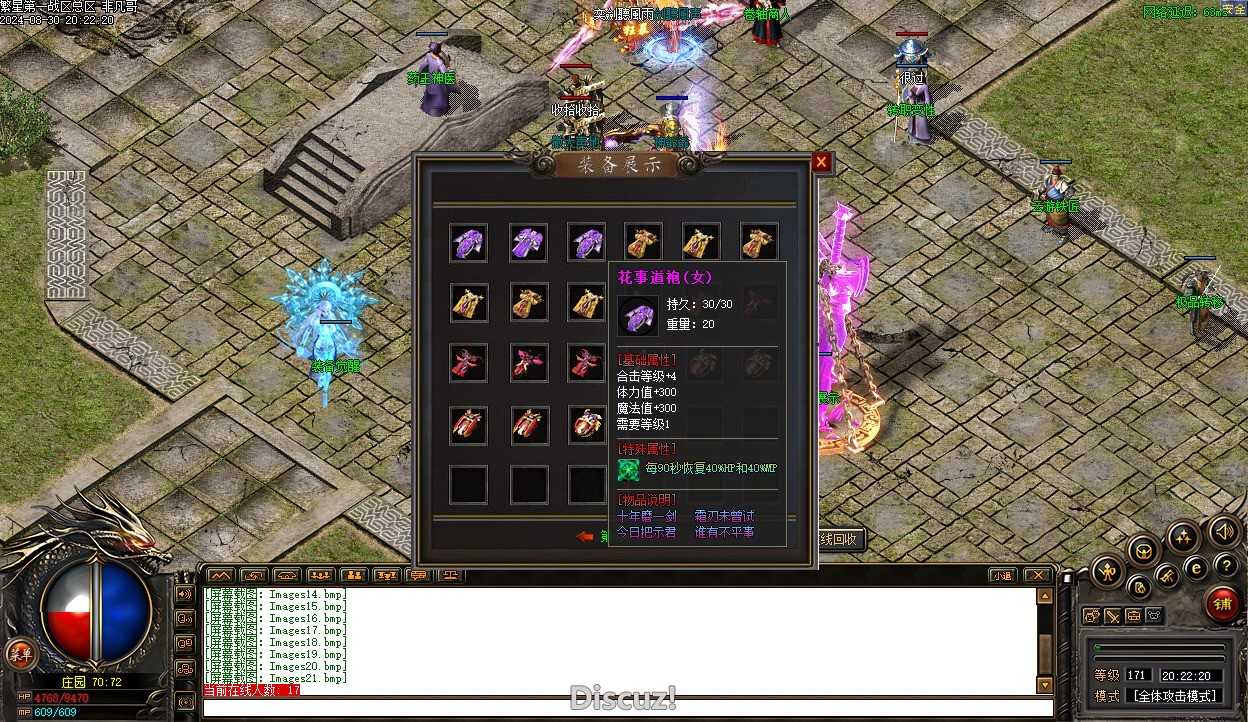Click the round 'e' icon button

coord(1195,568)
